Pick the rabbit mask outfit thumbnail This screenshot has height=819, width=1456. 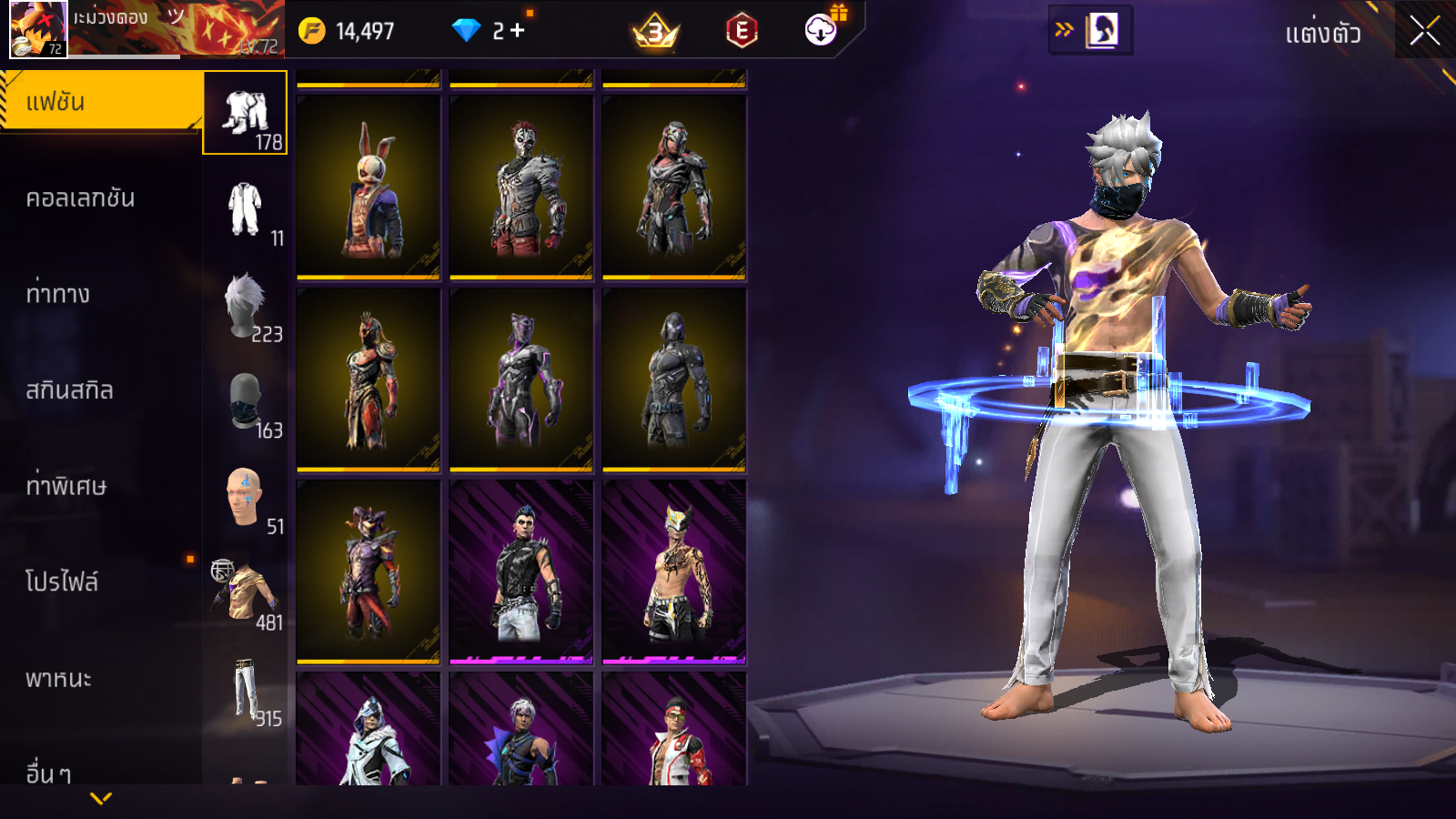pos(369,187)
